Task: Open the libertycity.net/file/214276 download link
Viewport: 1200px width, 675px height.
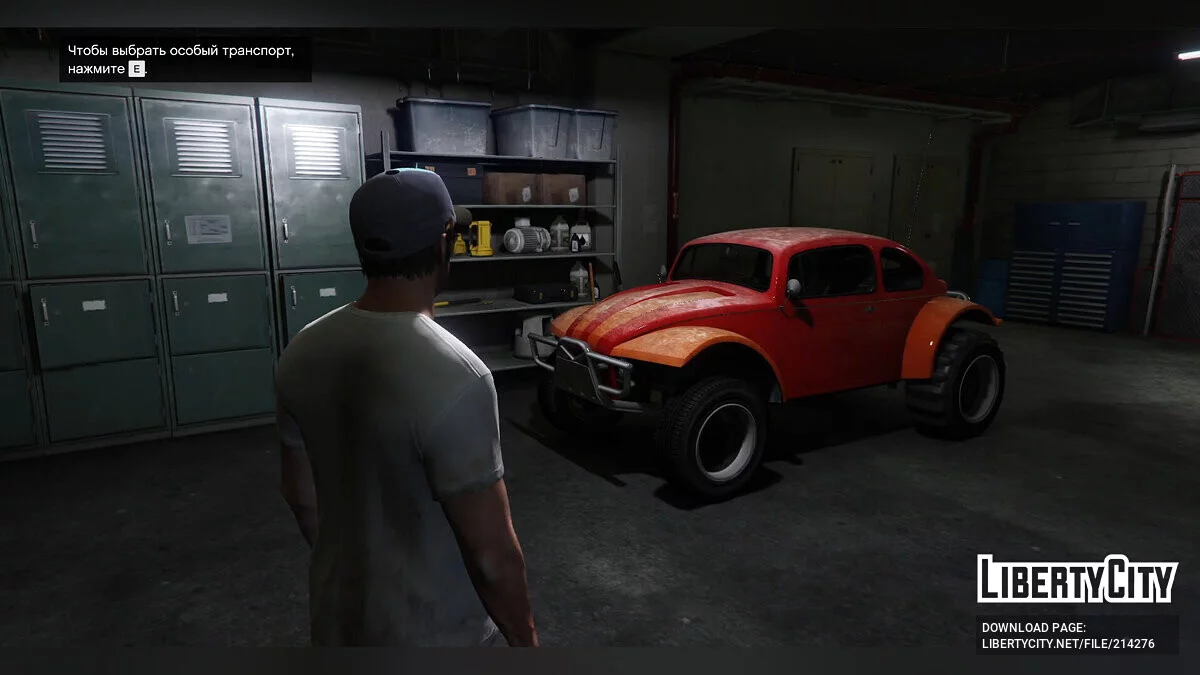Action: pyautogui.click(x=1068, y=643)
